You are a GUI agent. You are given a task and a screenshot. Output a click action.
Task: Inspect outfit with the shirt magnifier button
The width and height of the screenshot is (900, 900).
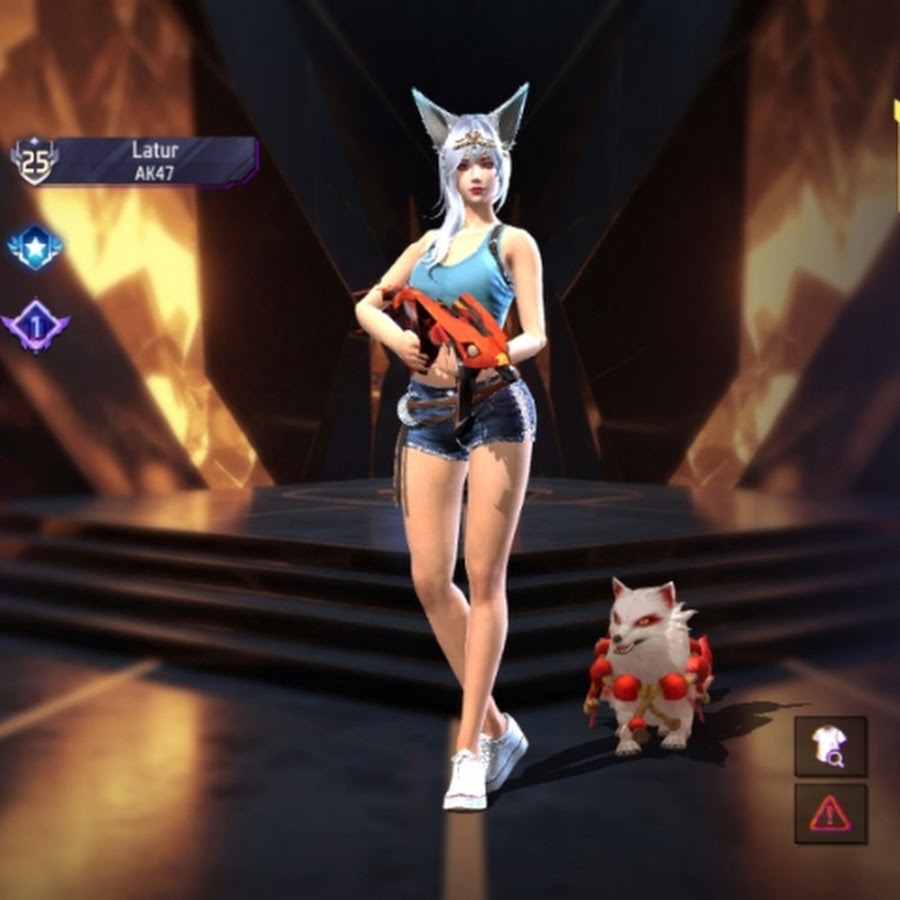(x=830, y=746)
